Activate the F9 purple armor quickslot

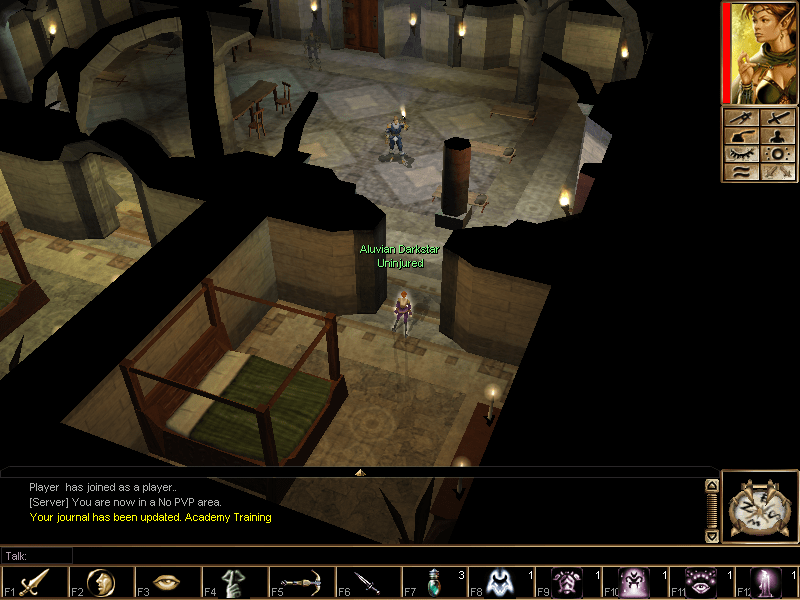coord(568,582)
